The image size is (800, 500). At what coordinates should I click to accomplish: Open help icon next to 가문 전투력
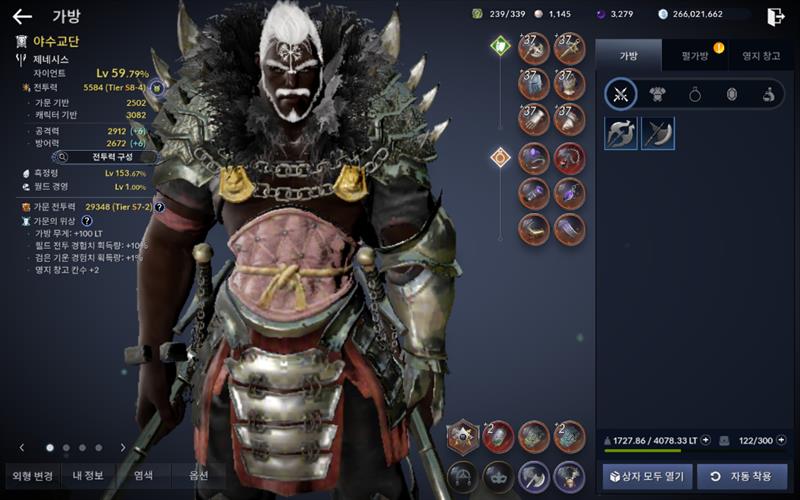click(158, 207)
